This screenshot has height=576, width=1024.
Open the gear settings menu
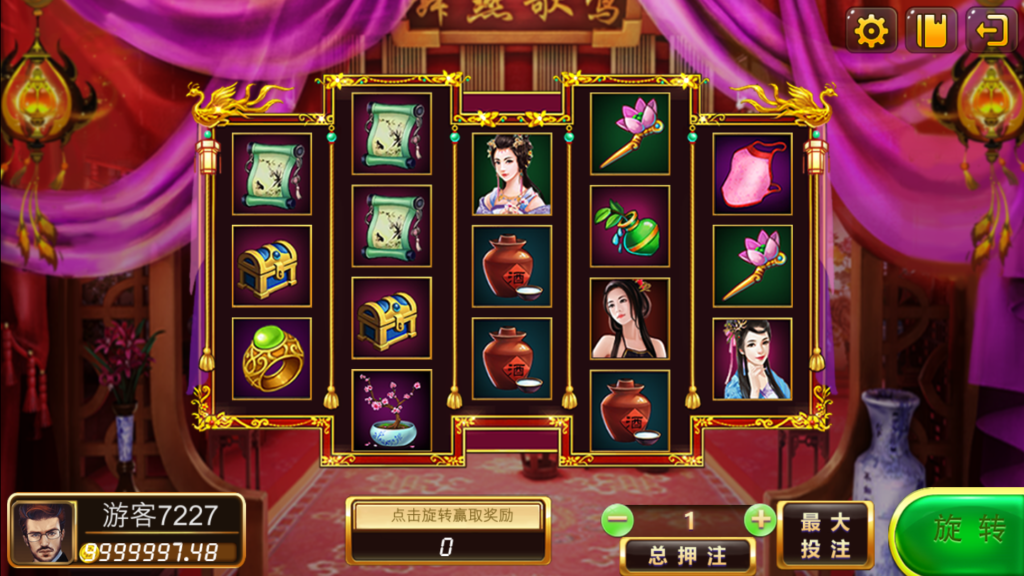click(x=872, y=31)
